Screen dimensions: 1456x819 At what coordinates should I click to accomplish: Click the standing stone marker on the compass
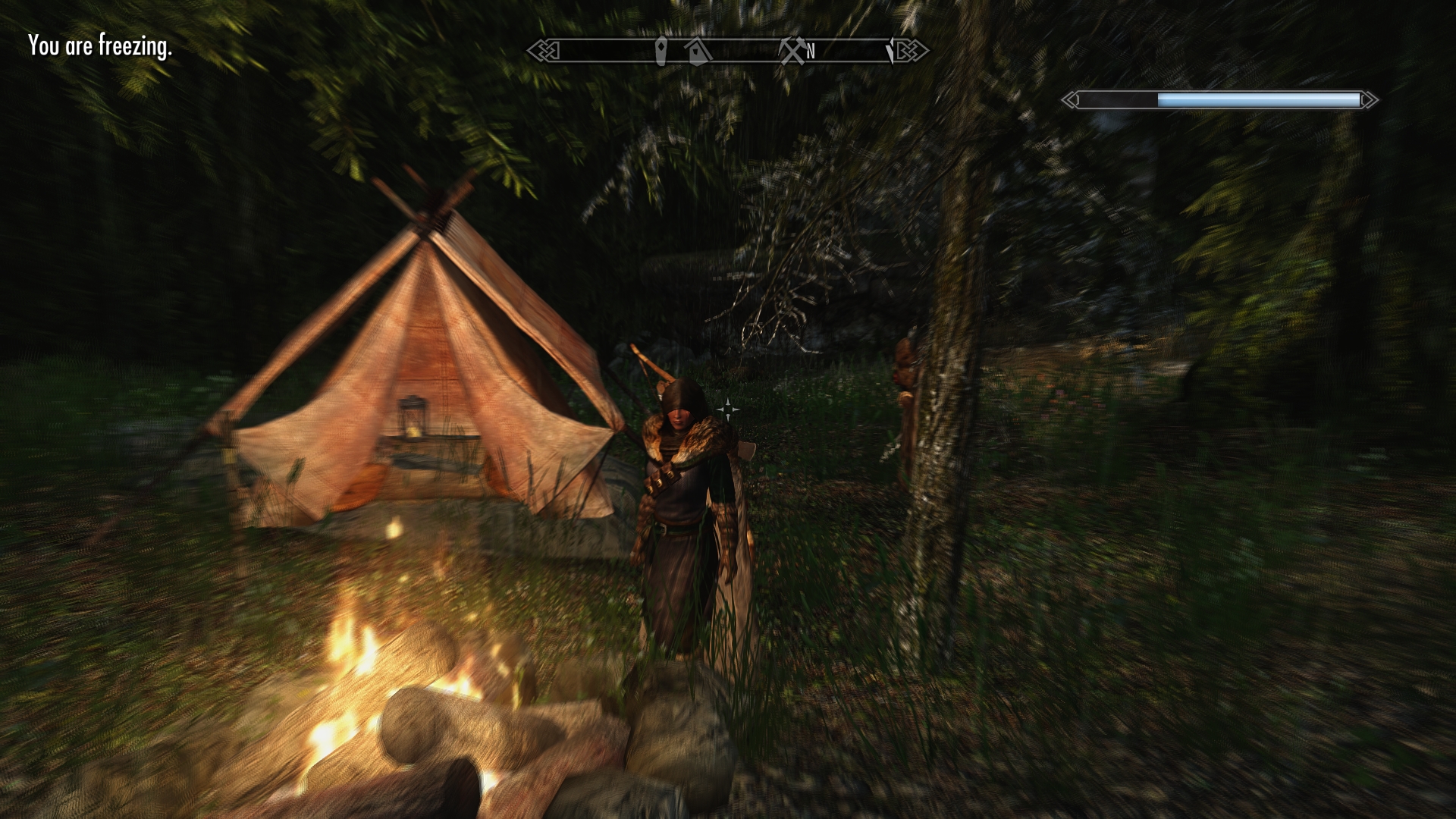661,51
